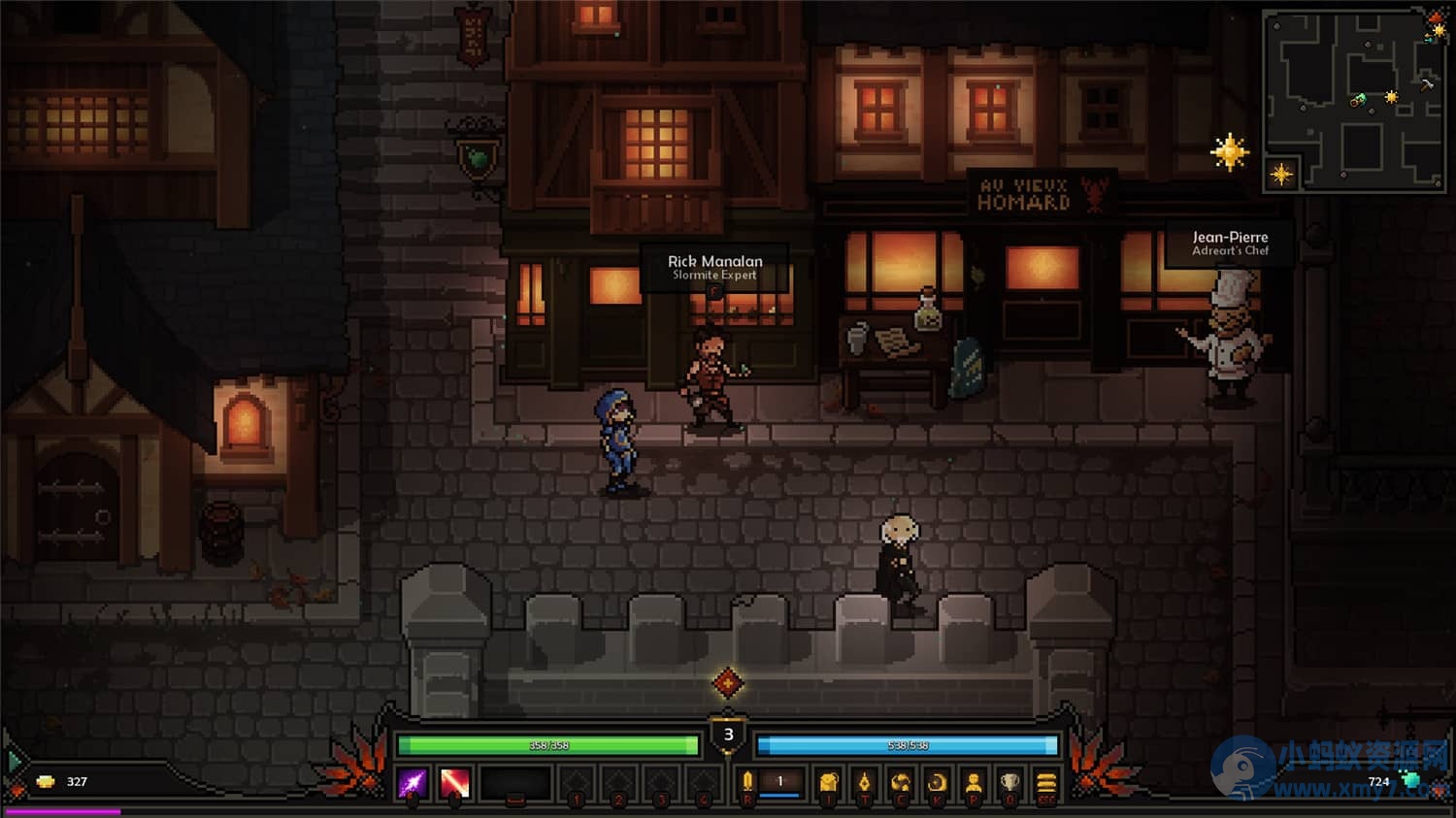
Task: Open the trophy achievements icon
Action: point(1009,783)
